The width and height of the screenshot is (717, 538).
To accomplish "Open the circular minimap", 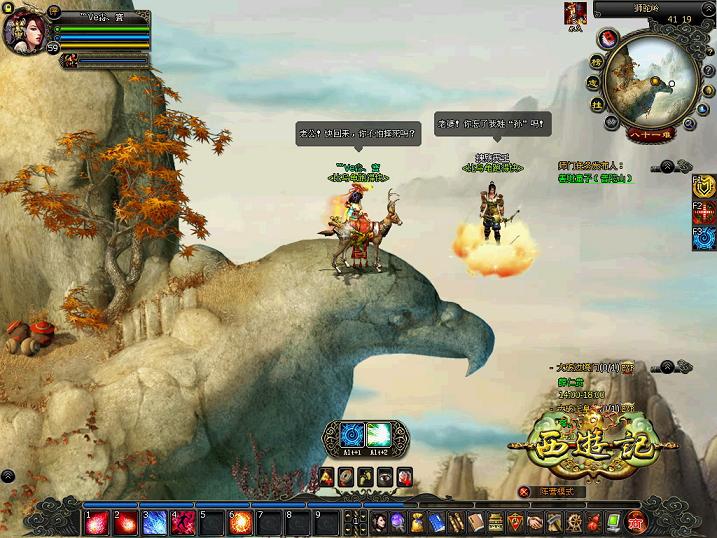I will click(x=650, y=76).
